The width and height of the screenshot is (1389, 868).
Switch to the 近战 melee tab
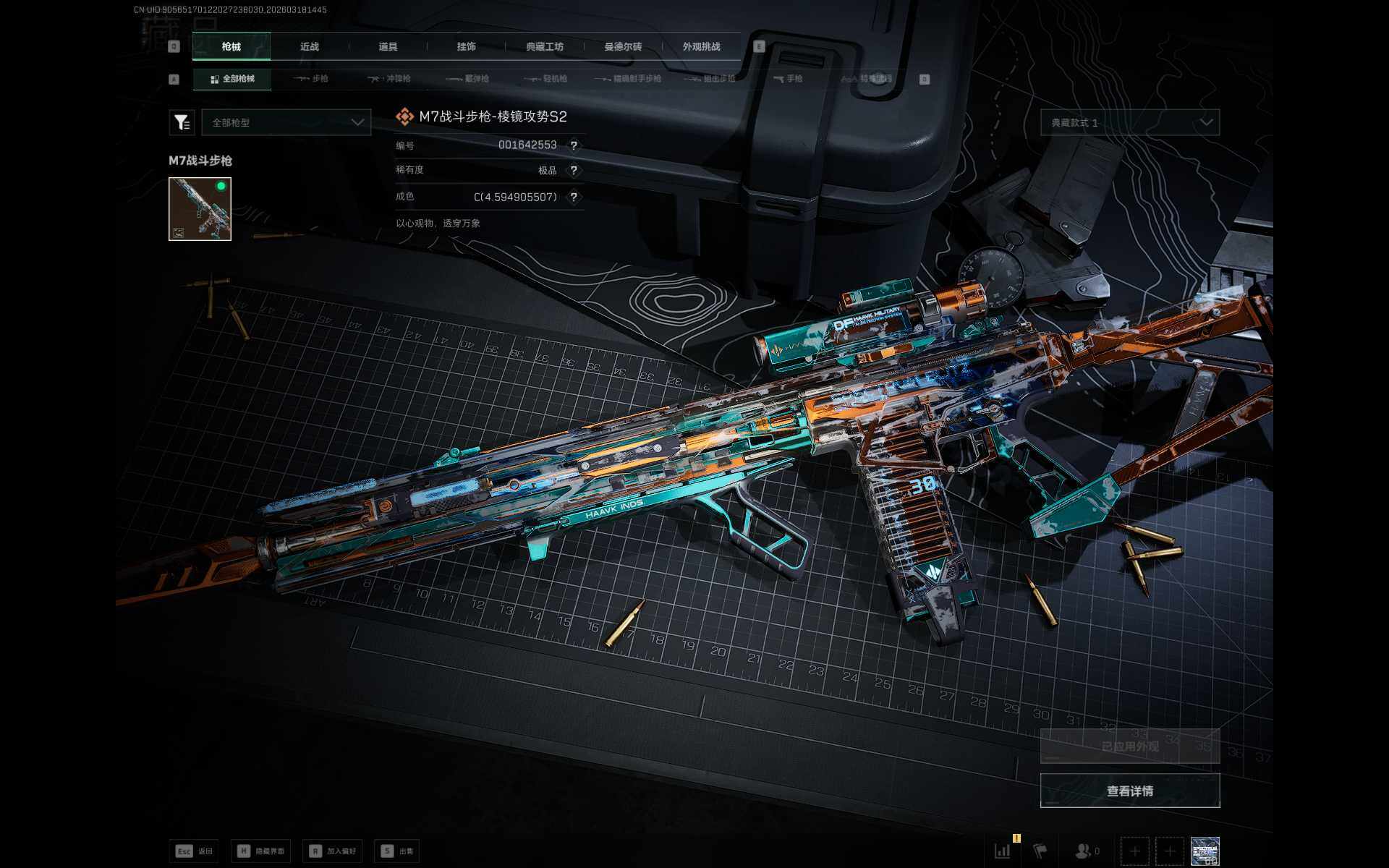310,46
